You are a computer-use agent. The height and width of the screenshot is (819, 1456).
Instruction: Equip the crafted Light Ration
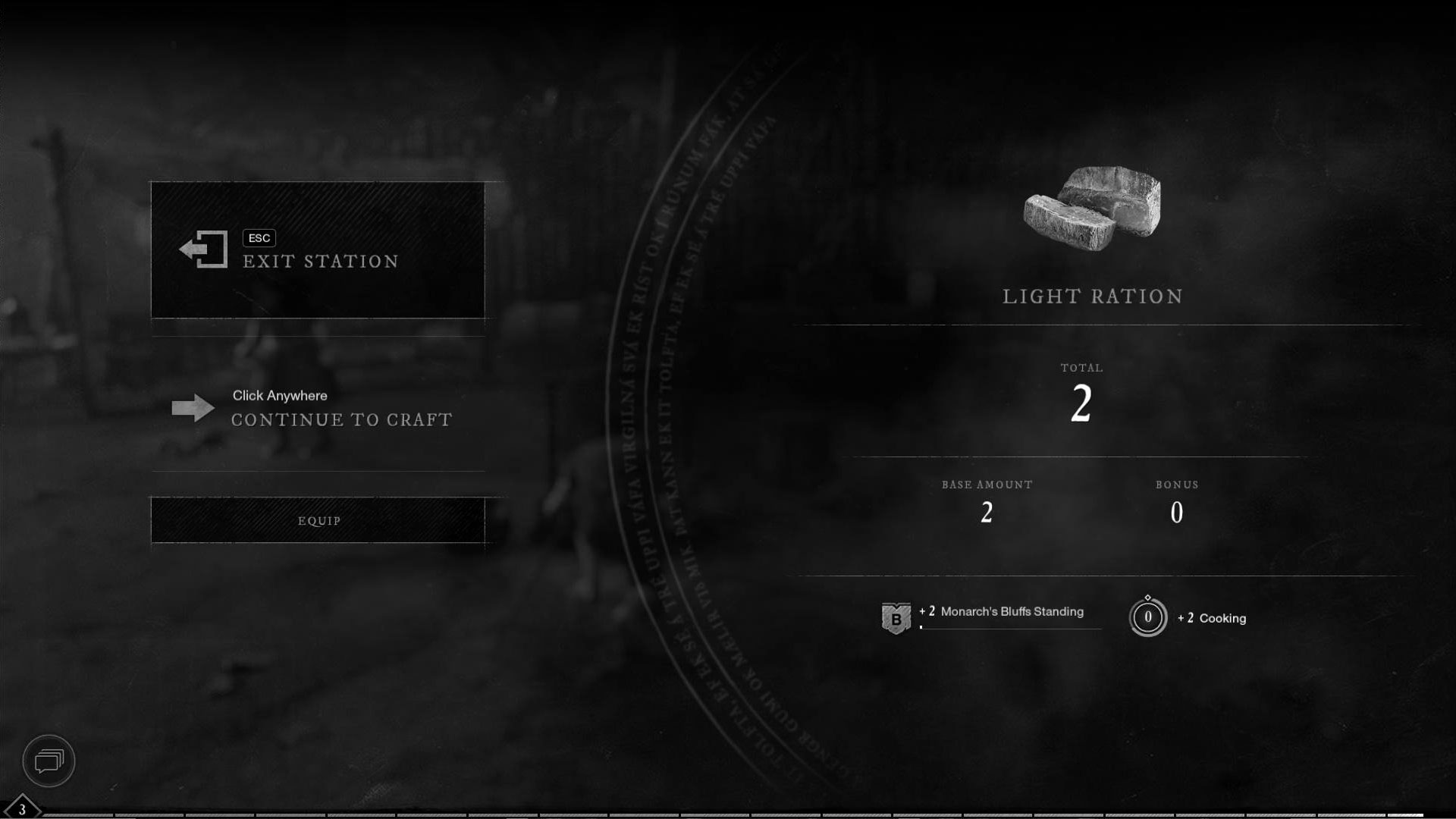[318, 520]
